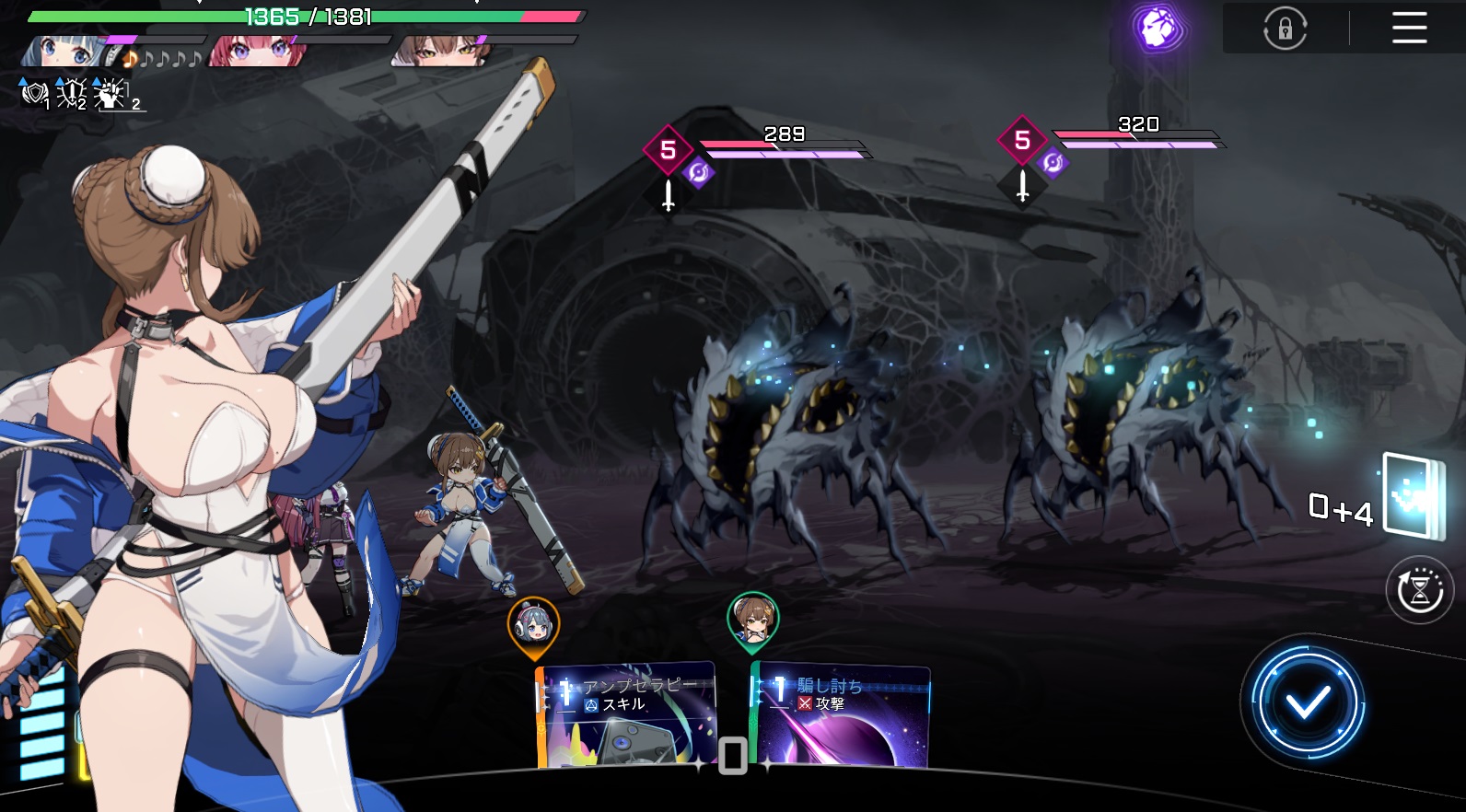This screenshot has width=1466, height=812.
Task: Open the glowing card deck pile
Action: (x=1414, y=497)
